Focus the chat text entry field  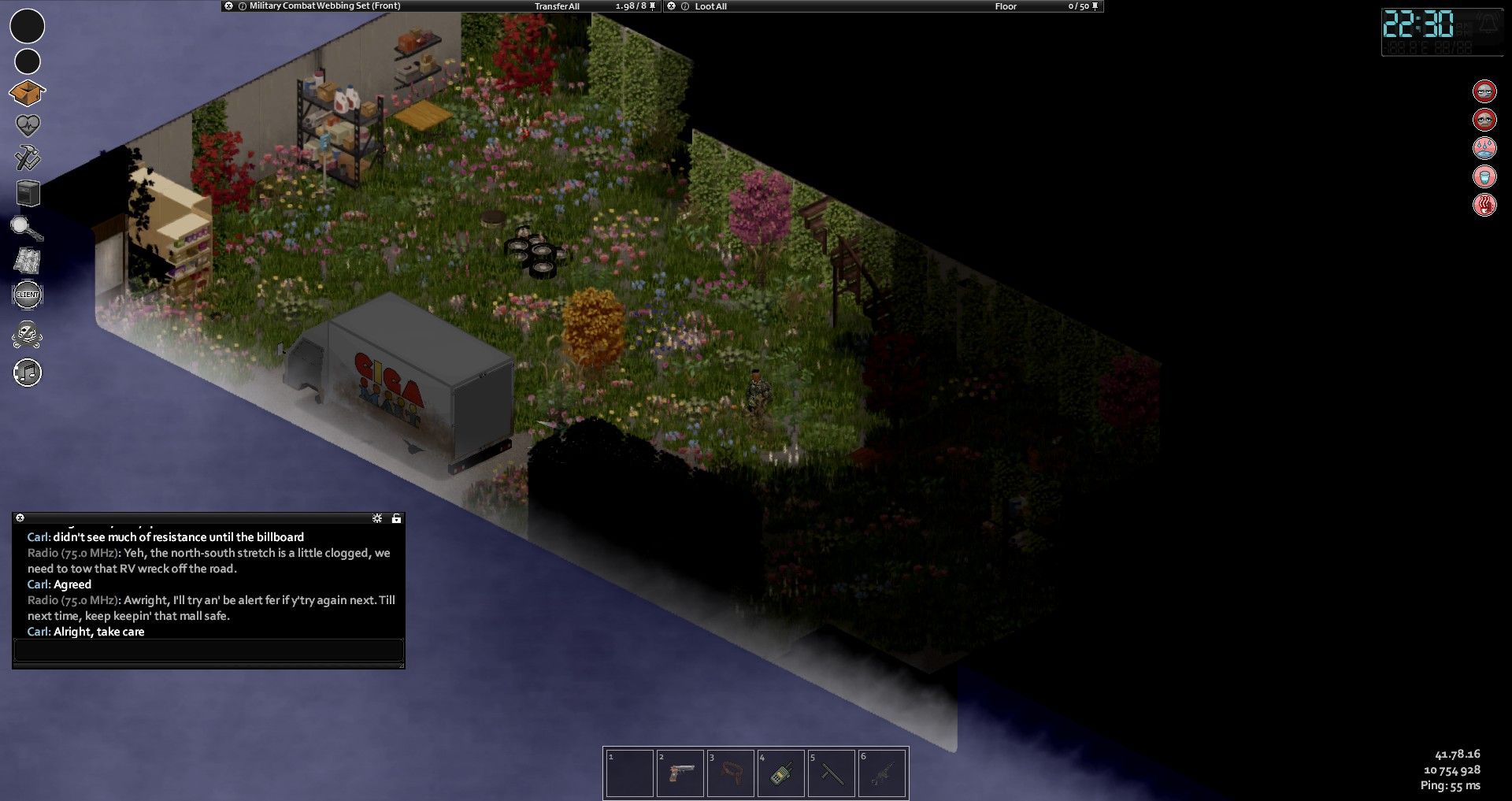click(x=209, y=651)
